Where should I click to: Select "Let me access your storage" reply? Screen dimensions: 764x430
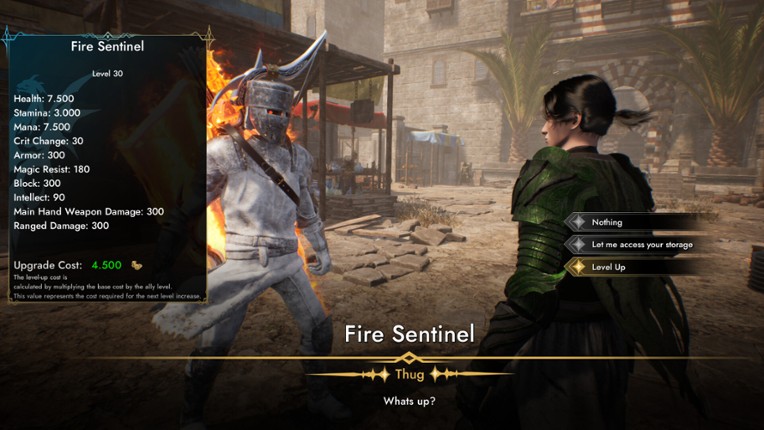[x=641, y=244]
